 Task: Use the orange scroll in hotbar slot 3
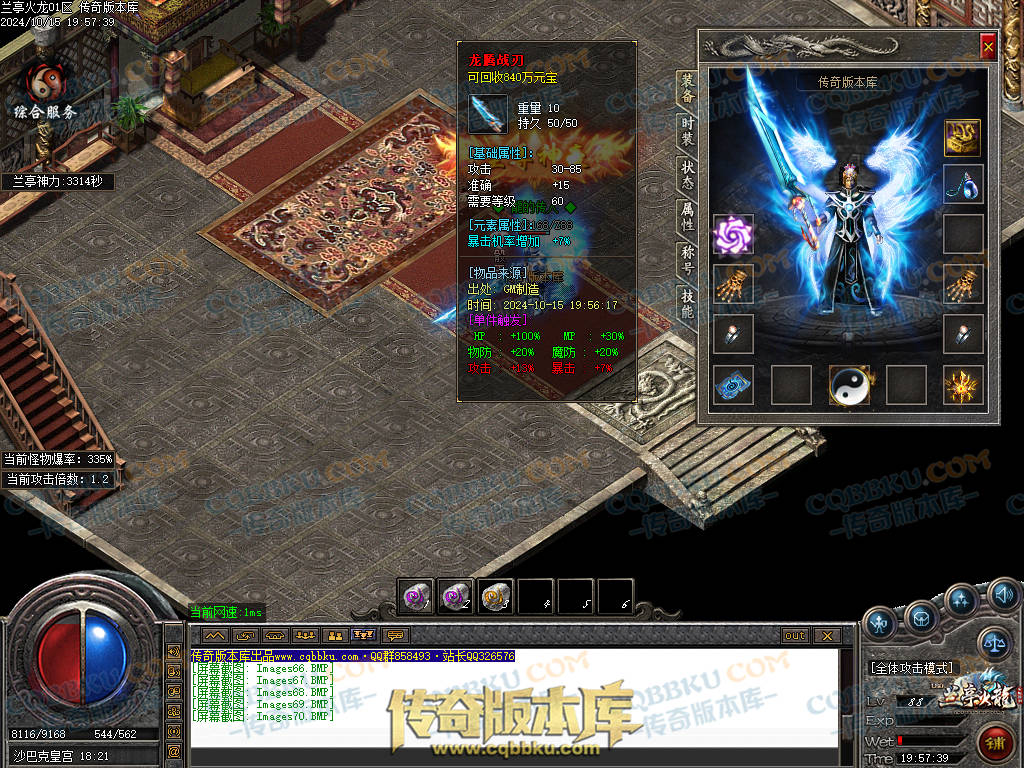(495, 596)
